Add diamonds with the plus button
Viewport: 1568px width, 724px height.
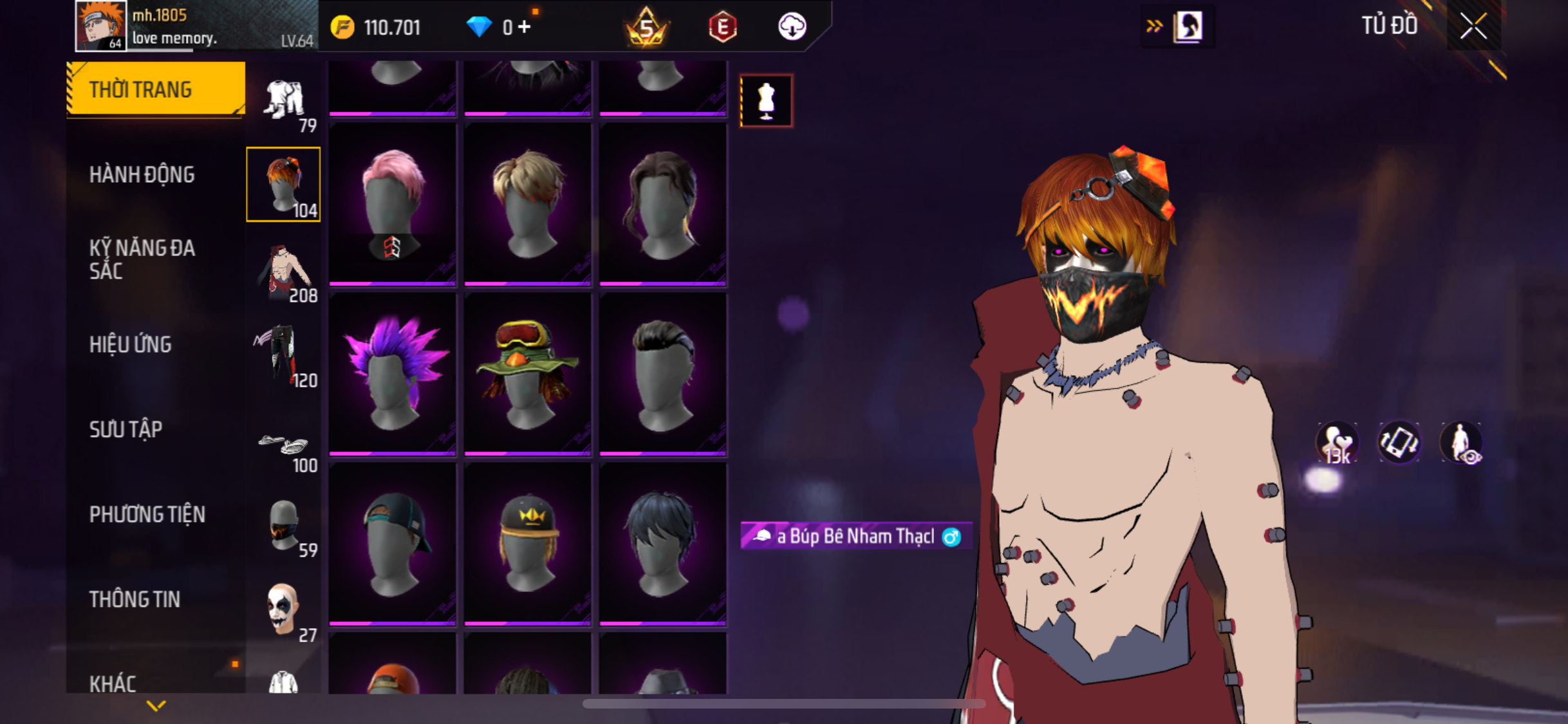pyautogui.click(x=525, y=27)
